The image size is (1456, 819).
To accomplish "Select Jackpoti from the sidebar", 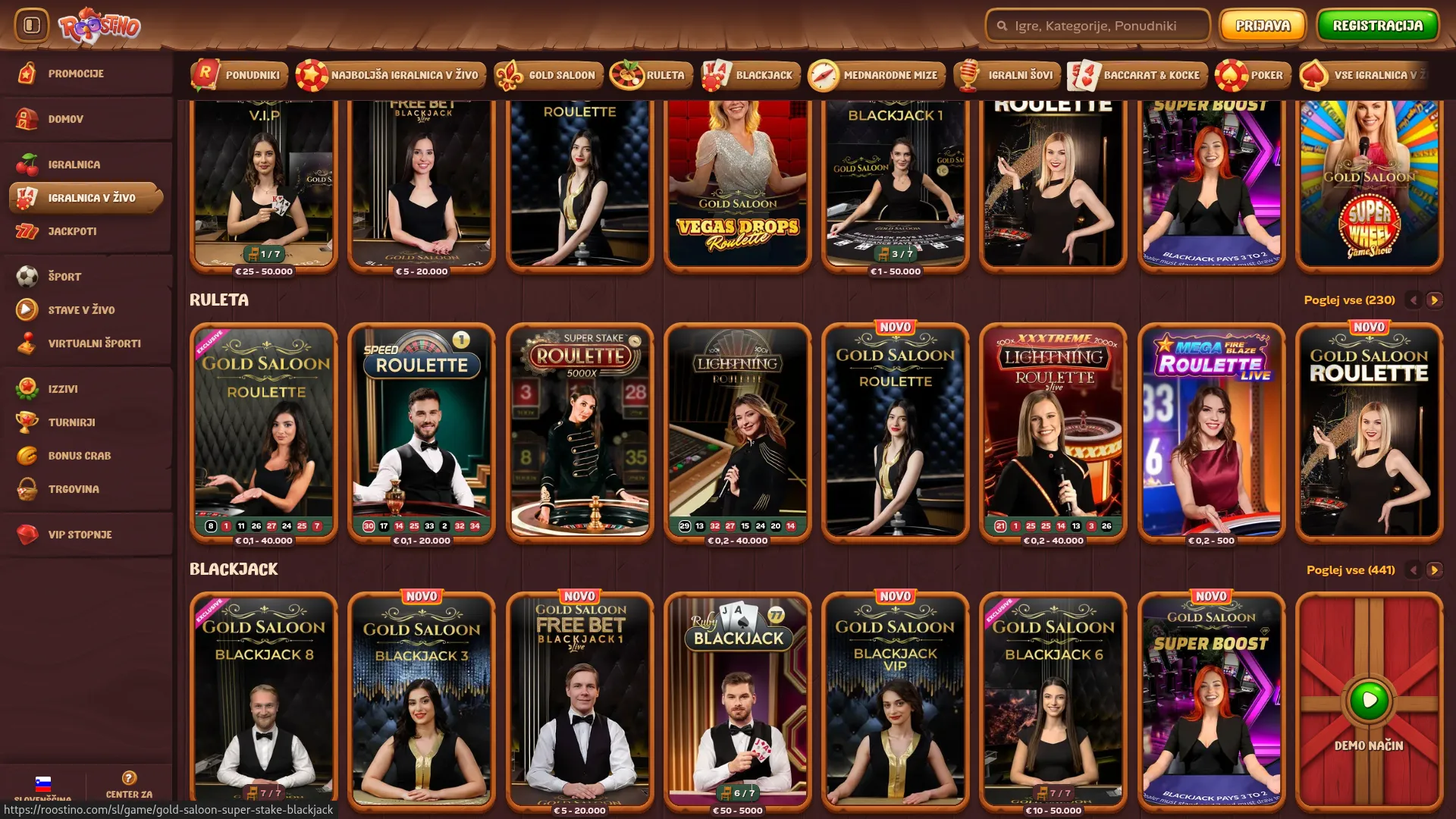I will (x=72, y=231).
